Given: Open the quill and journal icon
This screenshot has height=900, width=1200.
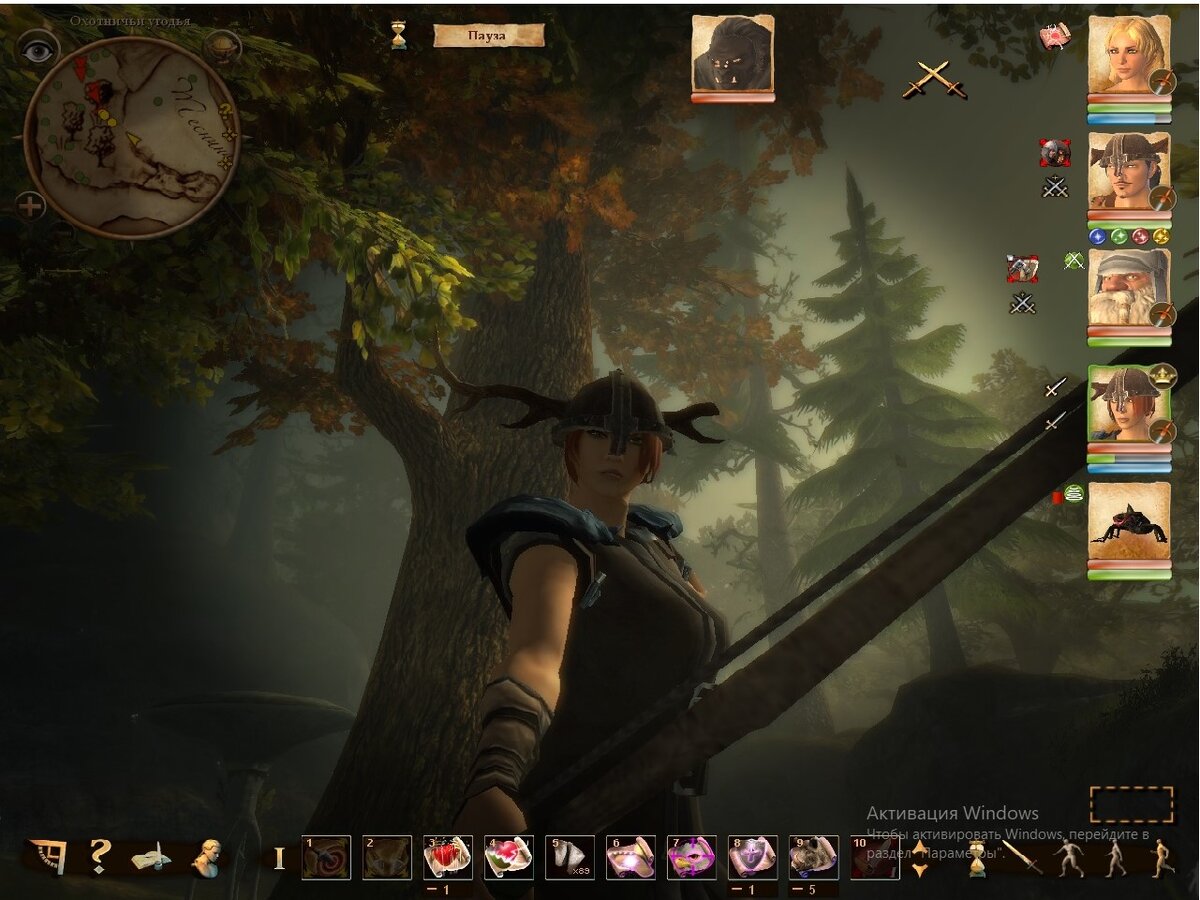Looking at the screenshot, I should (x=151, y=857).
